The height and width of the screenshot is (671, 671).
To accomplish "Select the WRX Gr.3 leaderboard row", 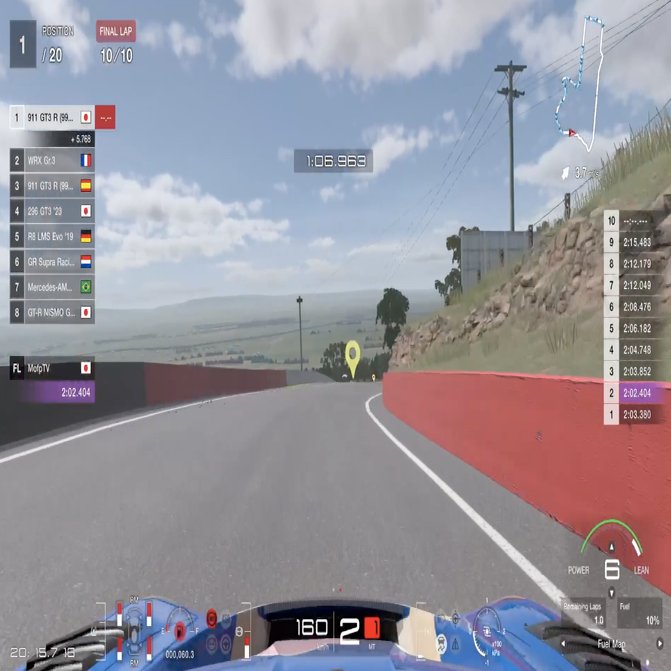I will pyautogui.click(x=52, y=160).
